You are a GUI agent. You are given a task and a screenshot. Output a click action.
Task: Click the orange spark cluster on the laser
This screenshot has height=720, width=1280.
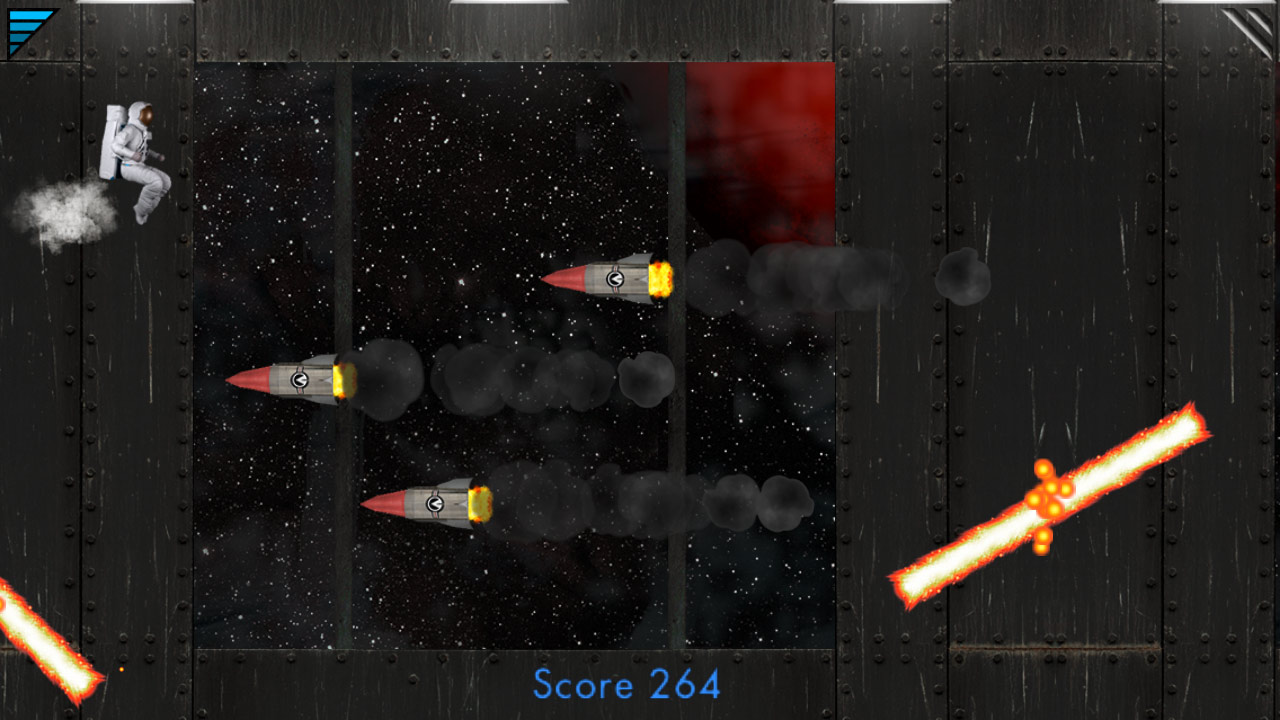[1050, 495]
